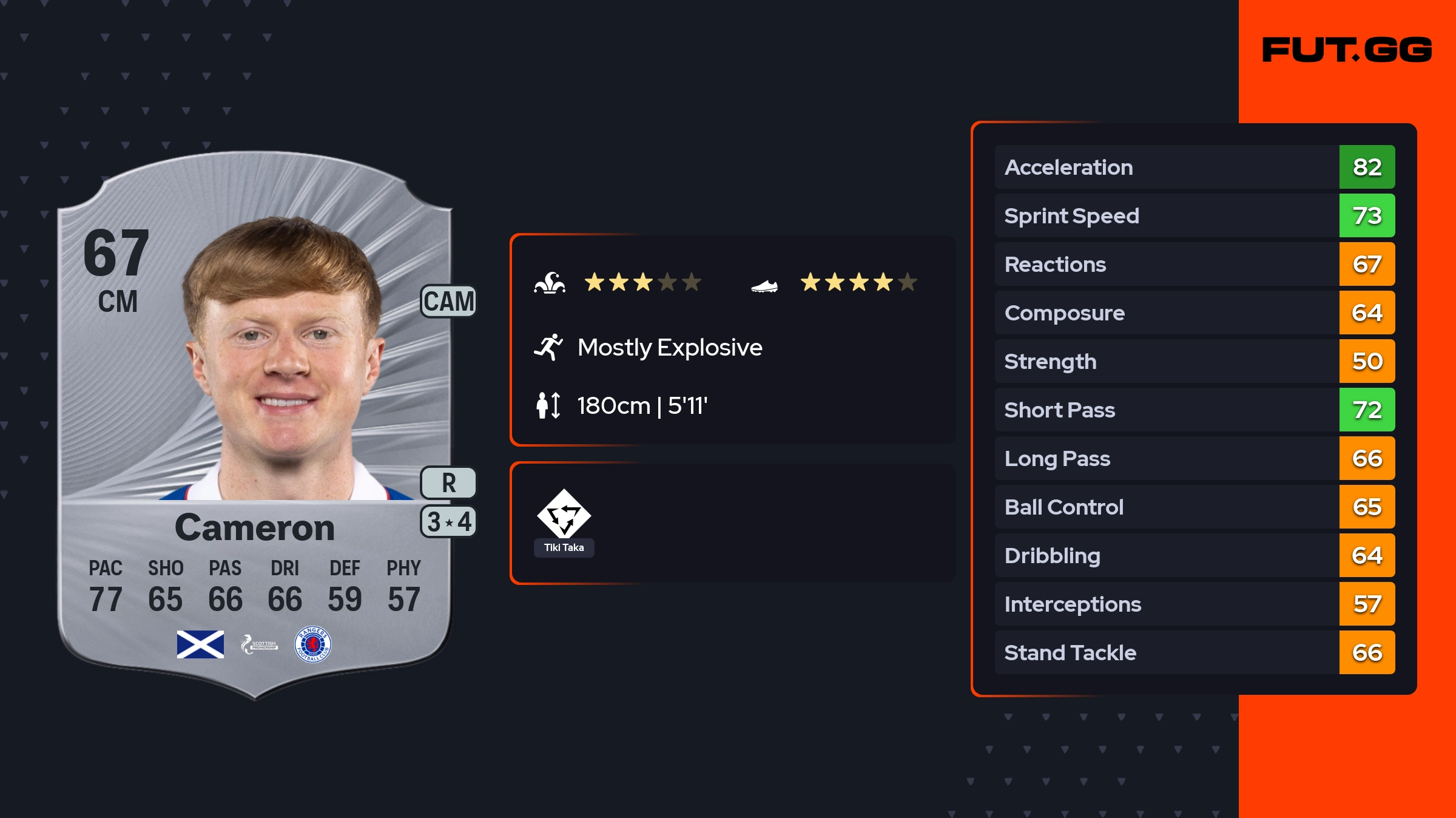Select the Short Pass stat row
Viewport: 1456px width, 818px height.
[1194, 410]
